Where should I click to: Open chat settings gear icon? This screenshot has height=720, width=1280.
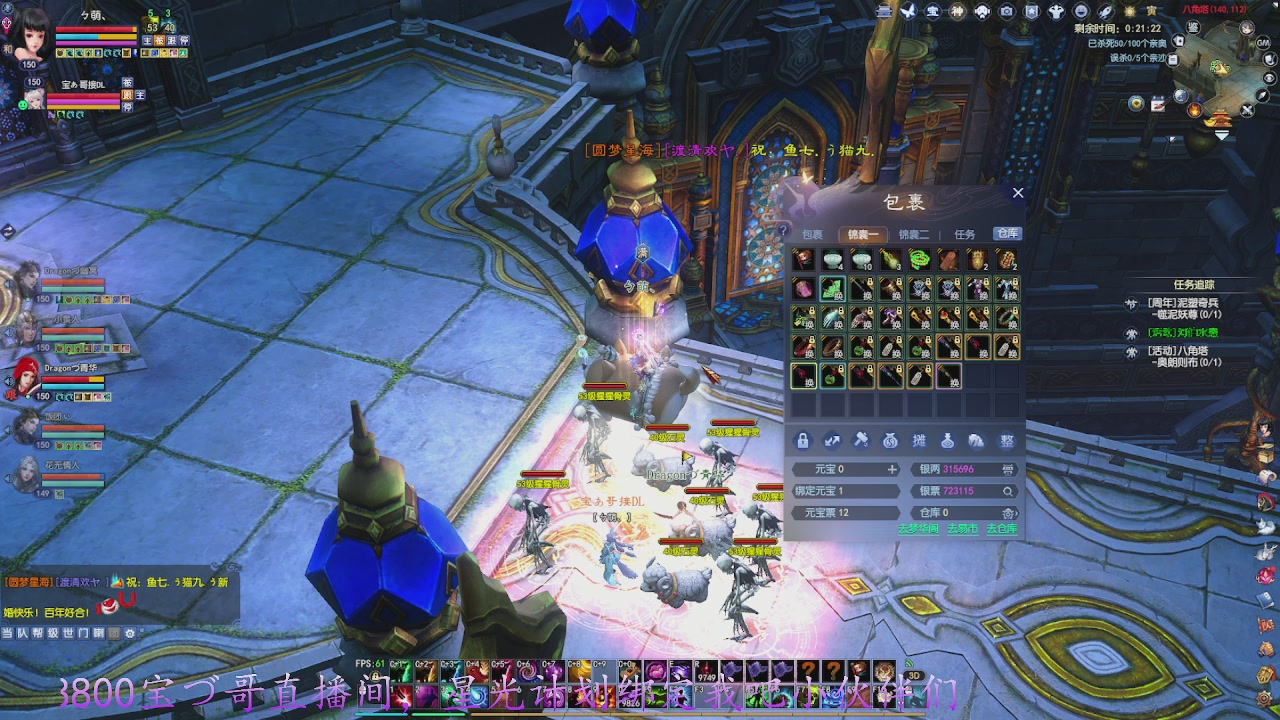(129, 633)
